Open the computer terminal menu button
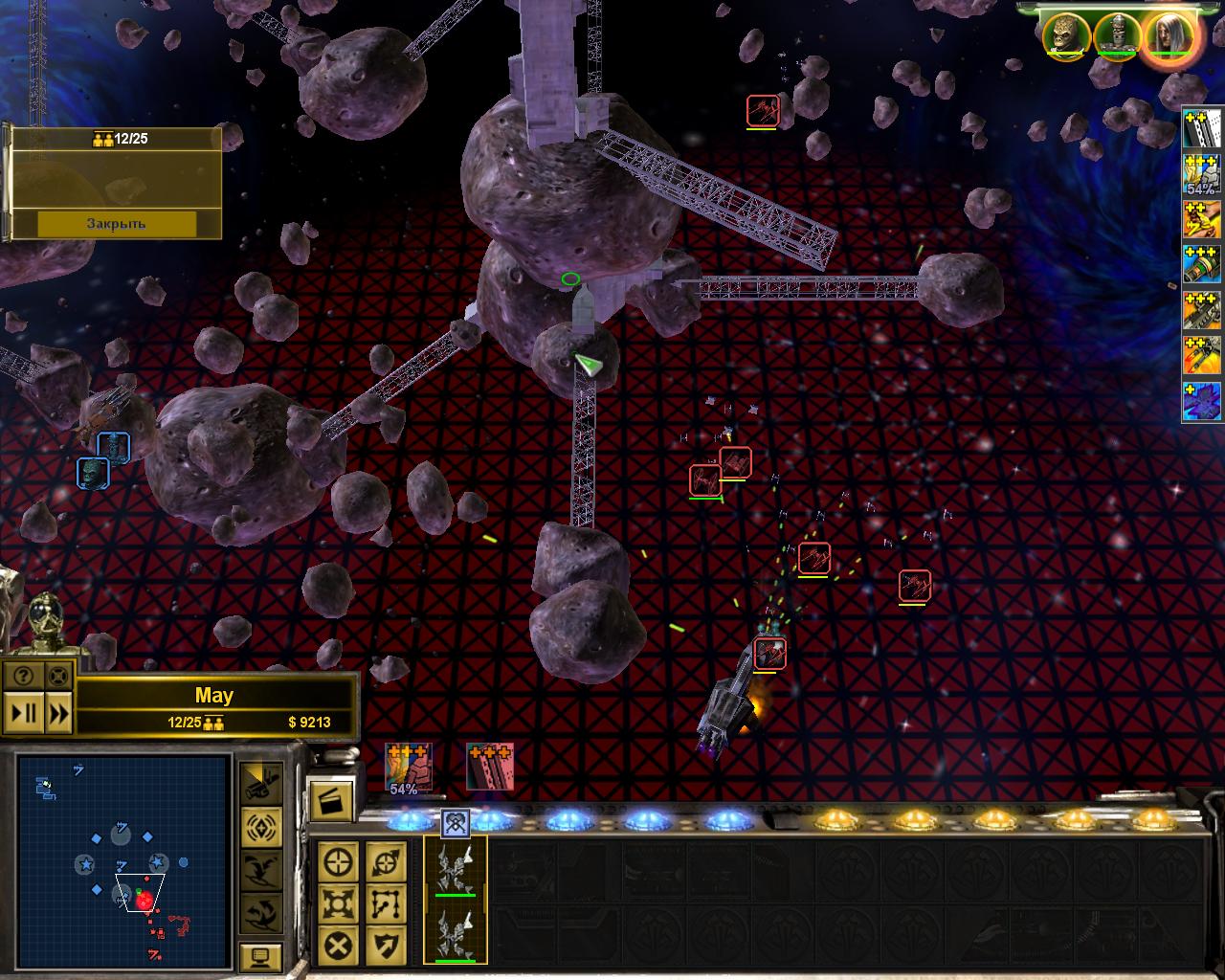Screen dimensions: 1225x980 pos(260,955)
